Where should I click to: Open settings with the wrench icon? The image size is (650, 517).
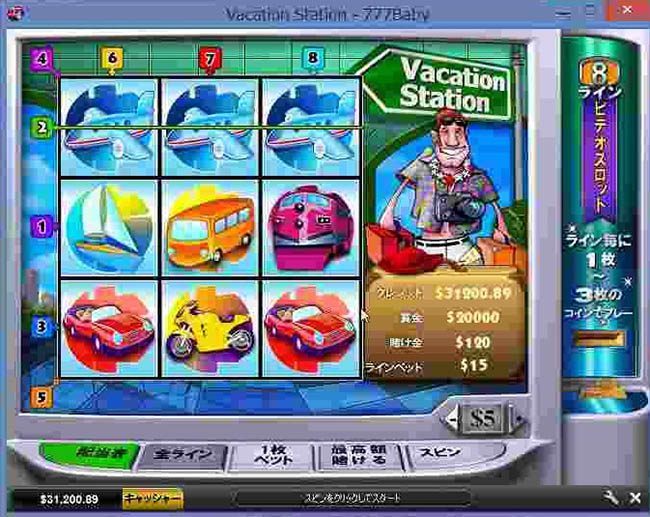(611, 497)
